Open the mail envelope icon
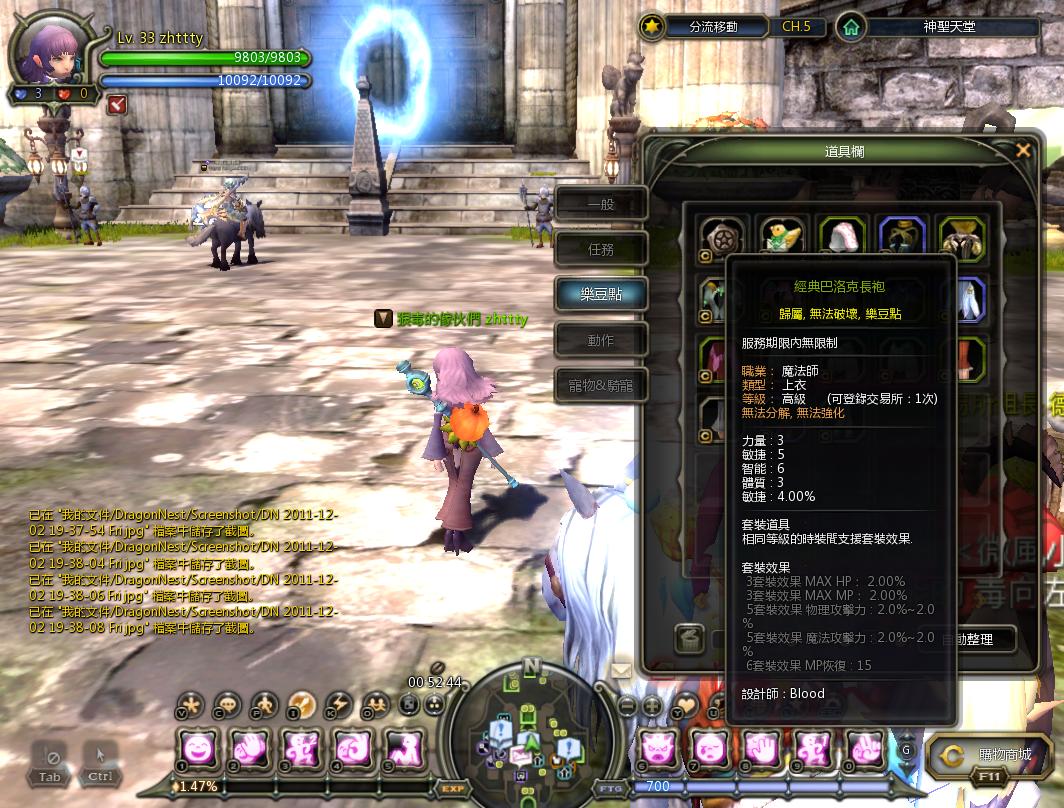 (x=621, y=670)
